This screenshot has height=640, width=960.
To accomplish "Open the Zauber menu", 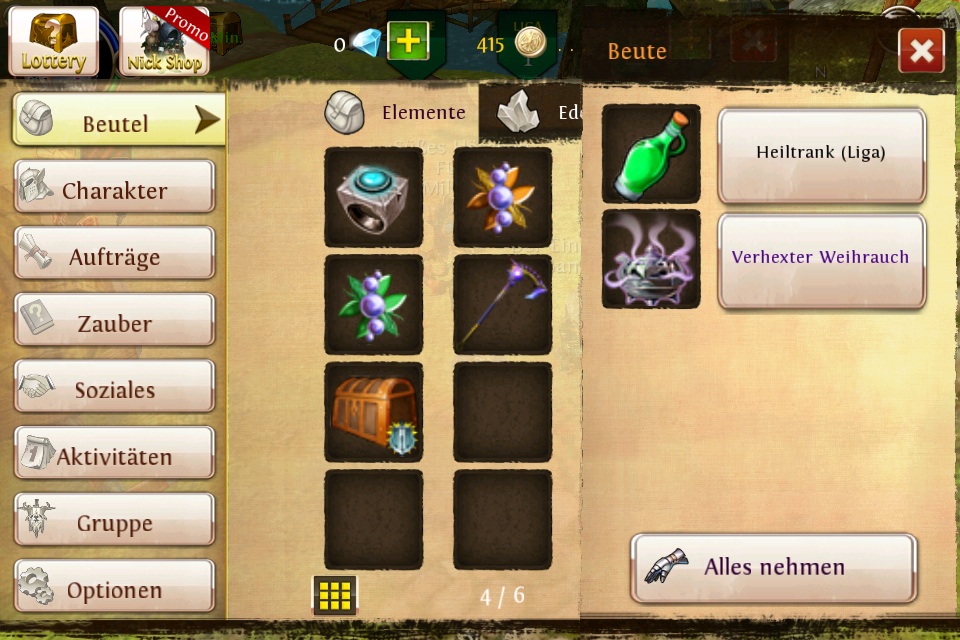I will 114,321.
